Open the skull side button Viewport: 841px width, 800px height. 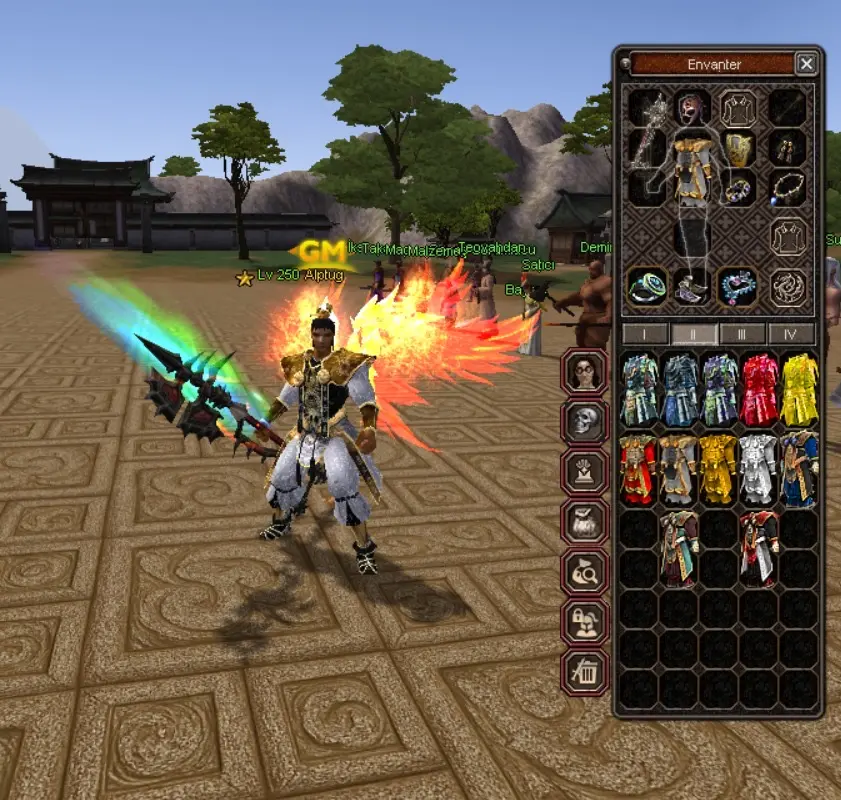tap(585, 421)
